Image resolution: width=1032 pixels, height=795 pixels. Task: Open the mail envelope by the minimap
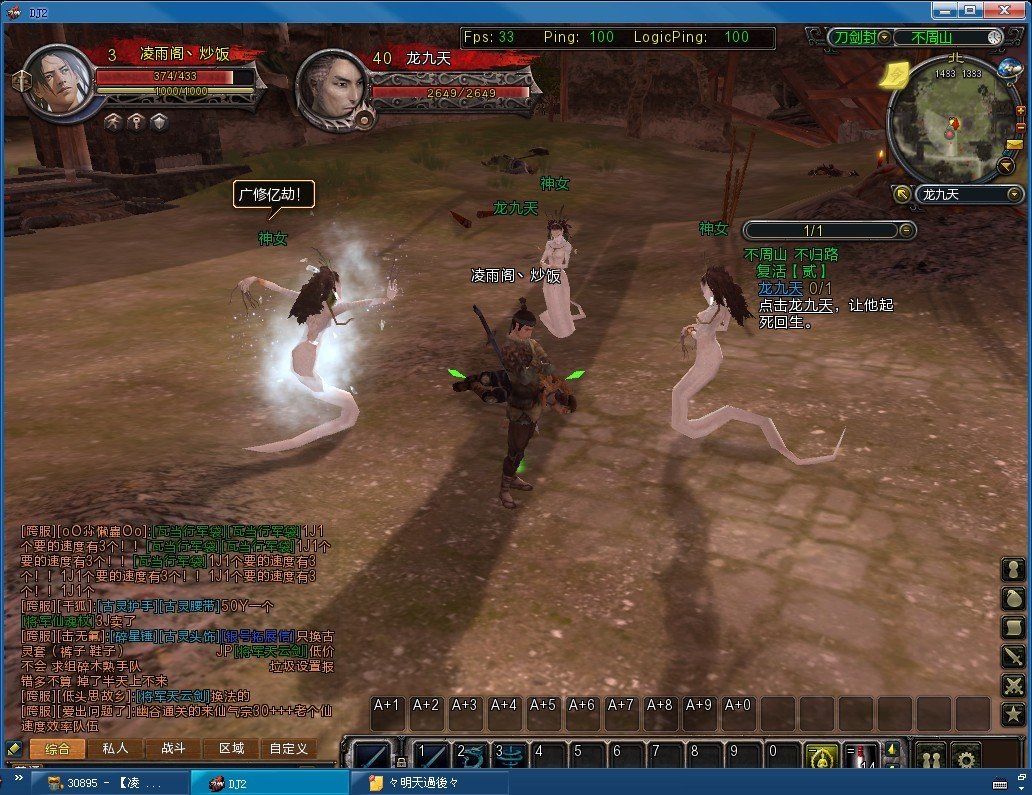tap(1015, 143)
